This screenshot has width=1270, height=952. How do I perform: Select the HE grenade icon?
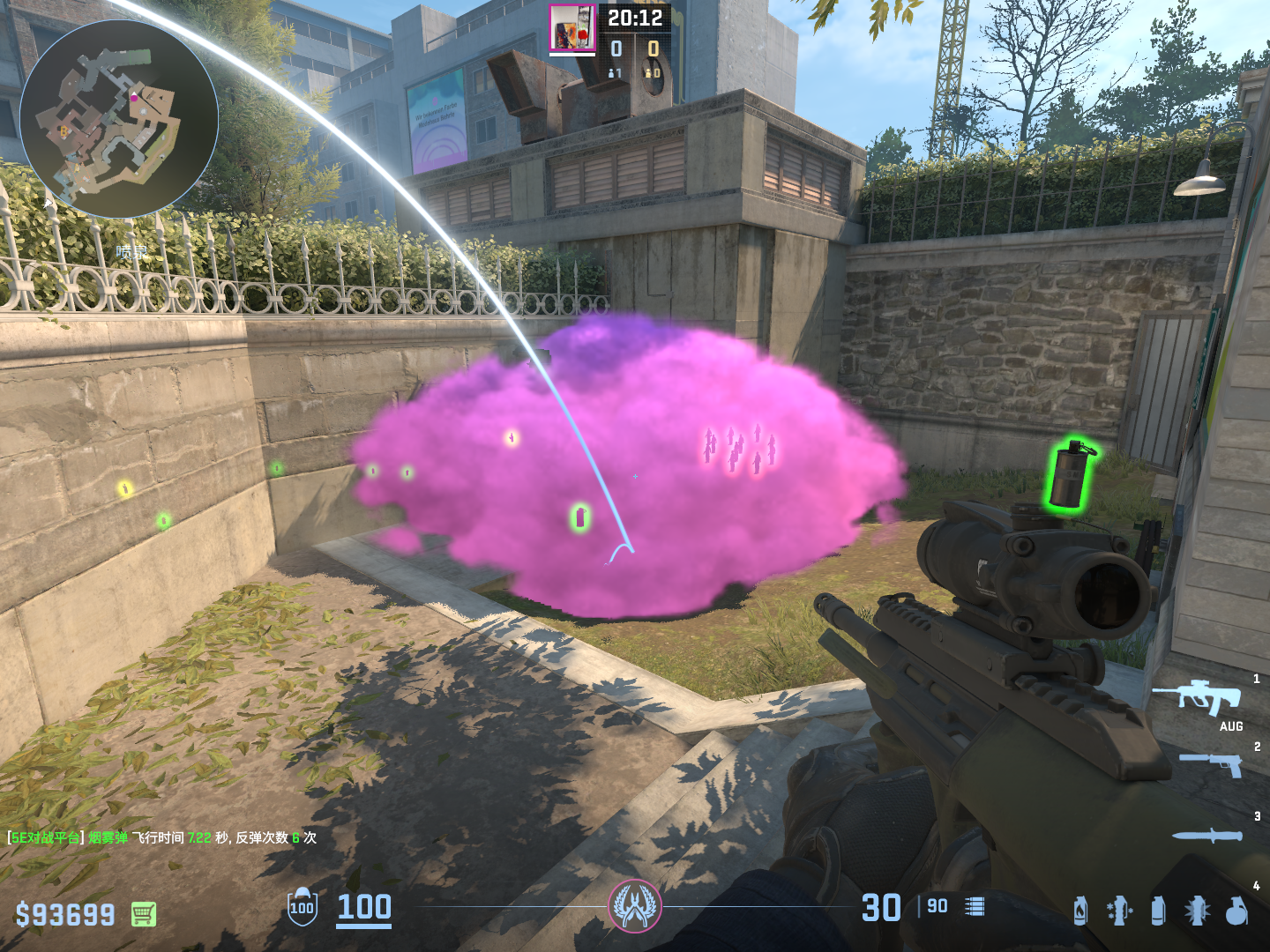[x=1236, y=911]
